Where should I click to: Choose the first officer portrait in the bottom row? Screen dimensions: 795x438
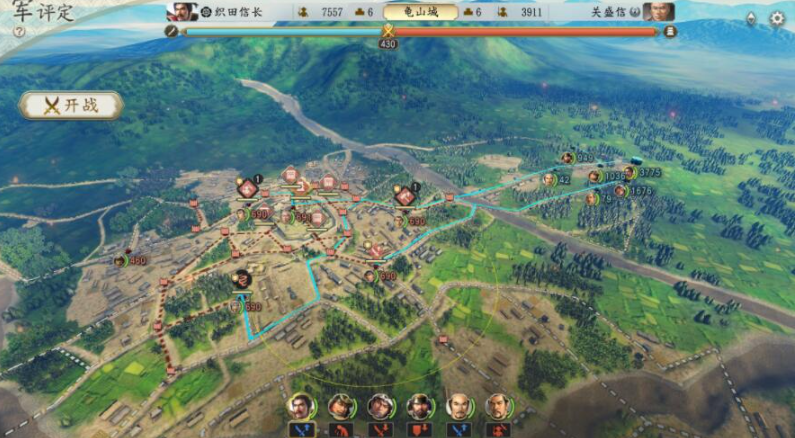(x=300, y=406)
